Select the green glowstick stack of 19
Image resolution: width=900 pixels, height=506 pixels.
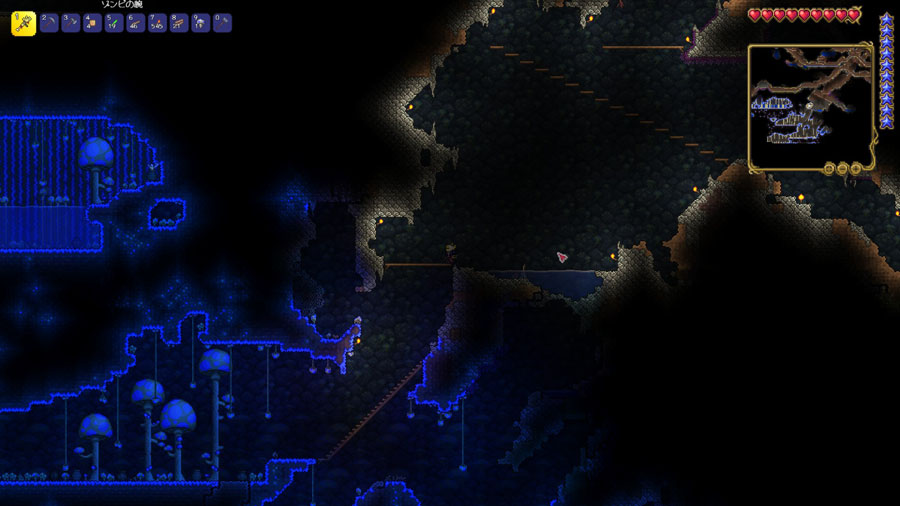pyautogui.click(x=114, y=23)
